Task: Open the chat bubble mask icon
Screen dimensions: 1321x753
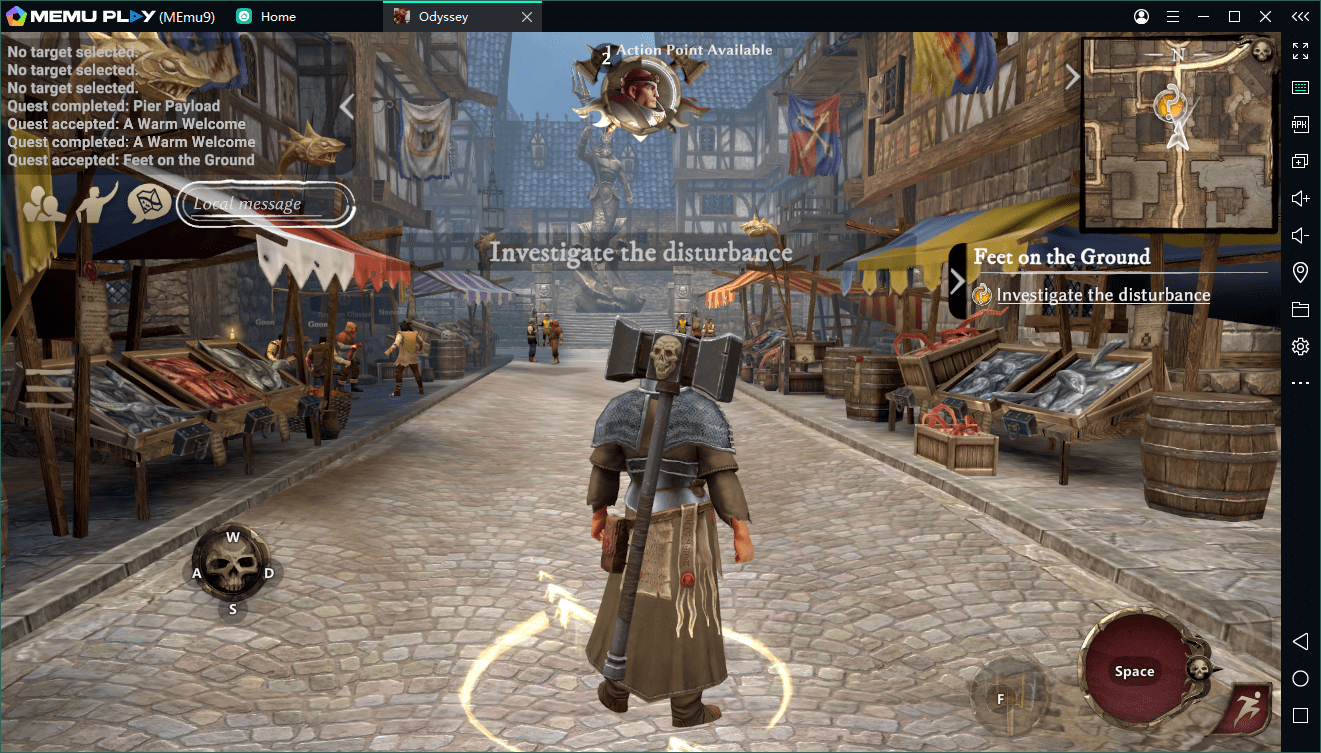Action: click(149, 203)
